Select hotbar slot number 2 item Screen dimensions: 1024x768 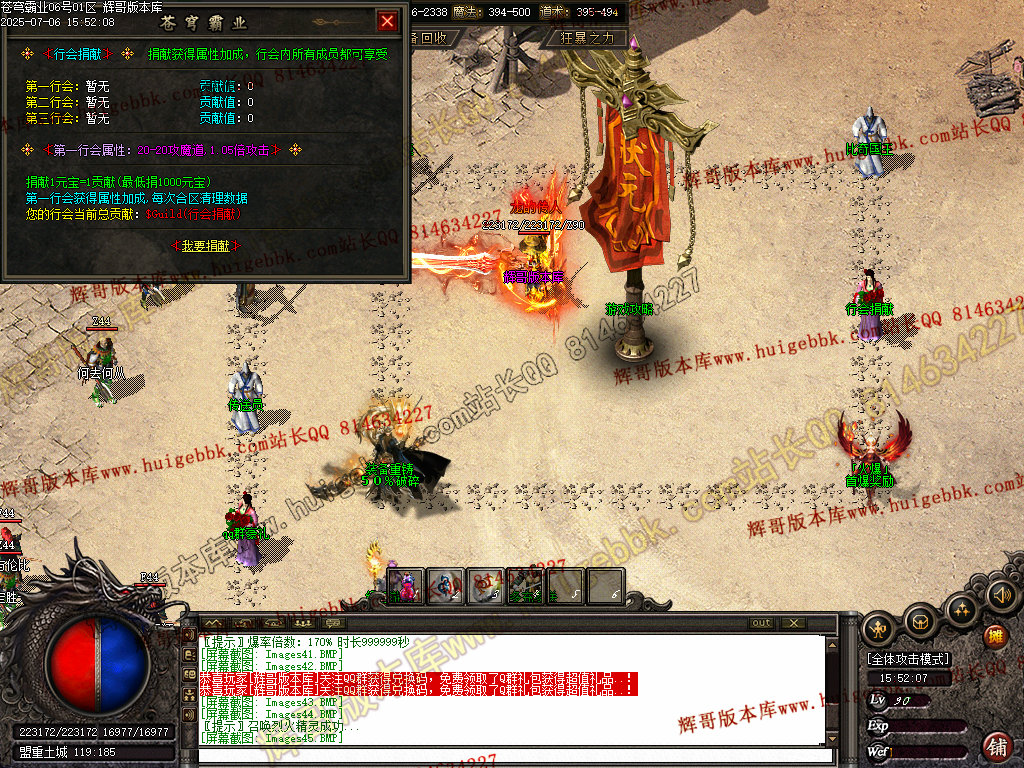(446, 586)
